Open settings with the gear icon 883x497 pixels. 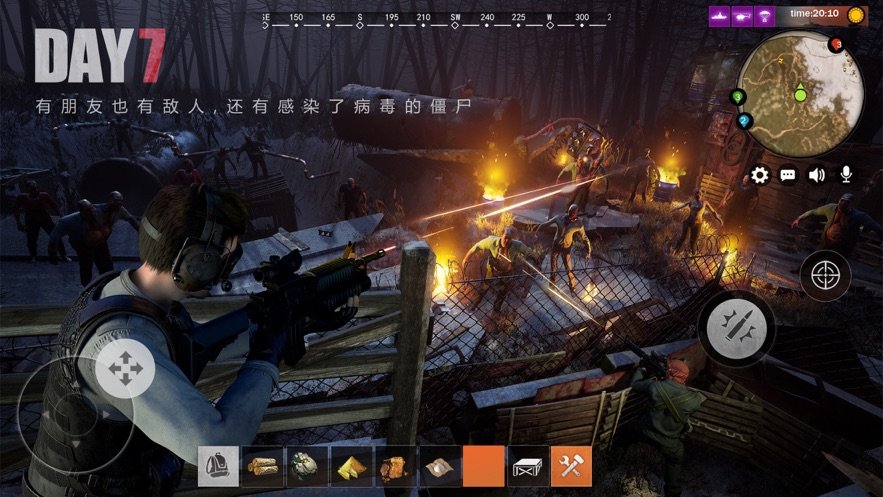(760, 175)
